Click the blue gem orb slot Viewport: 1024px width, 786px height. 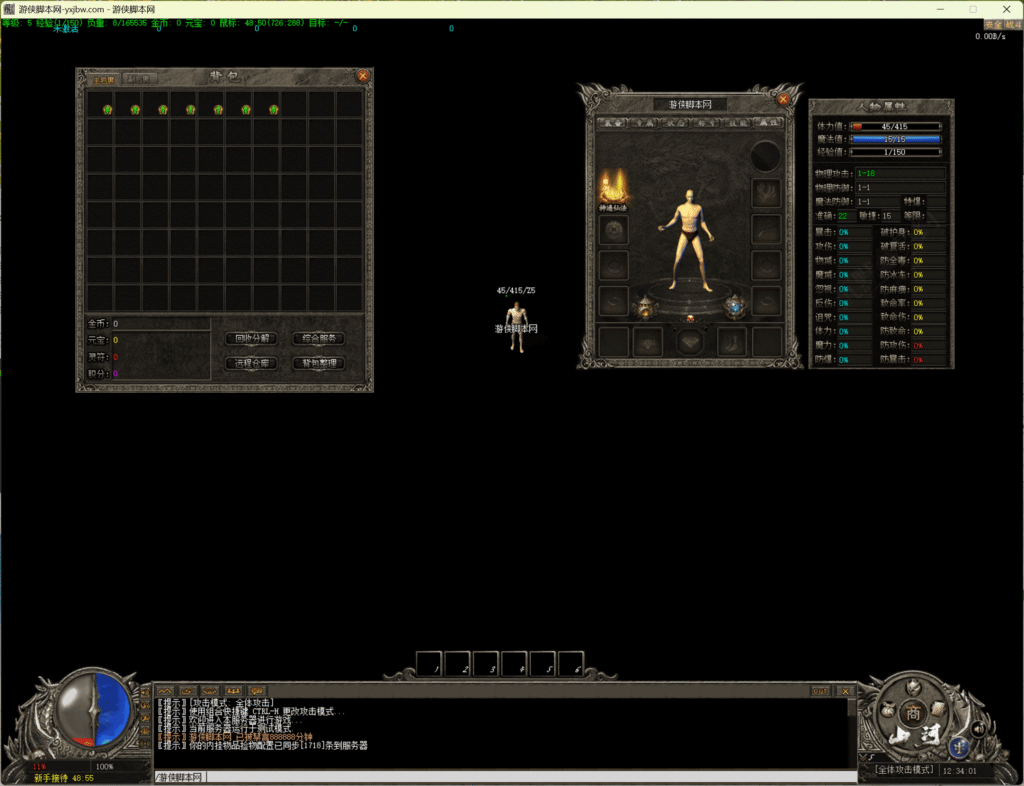735,306
